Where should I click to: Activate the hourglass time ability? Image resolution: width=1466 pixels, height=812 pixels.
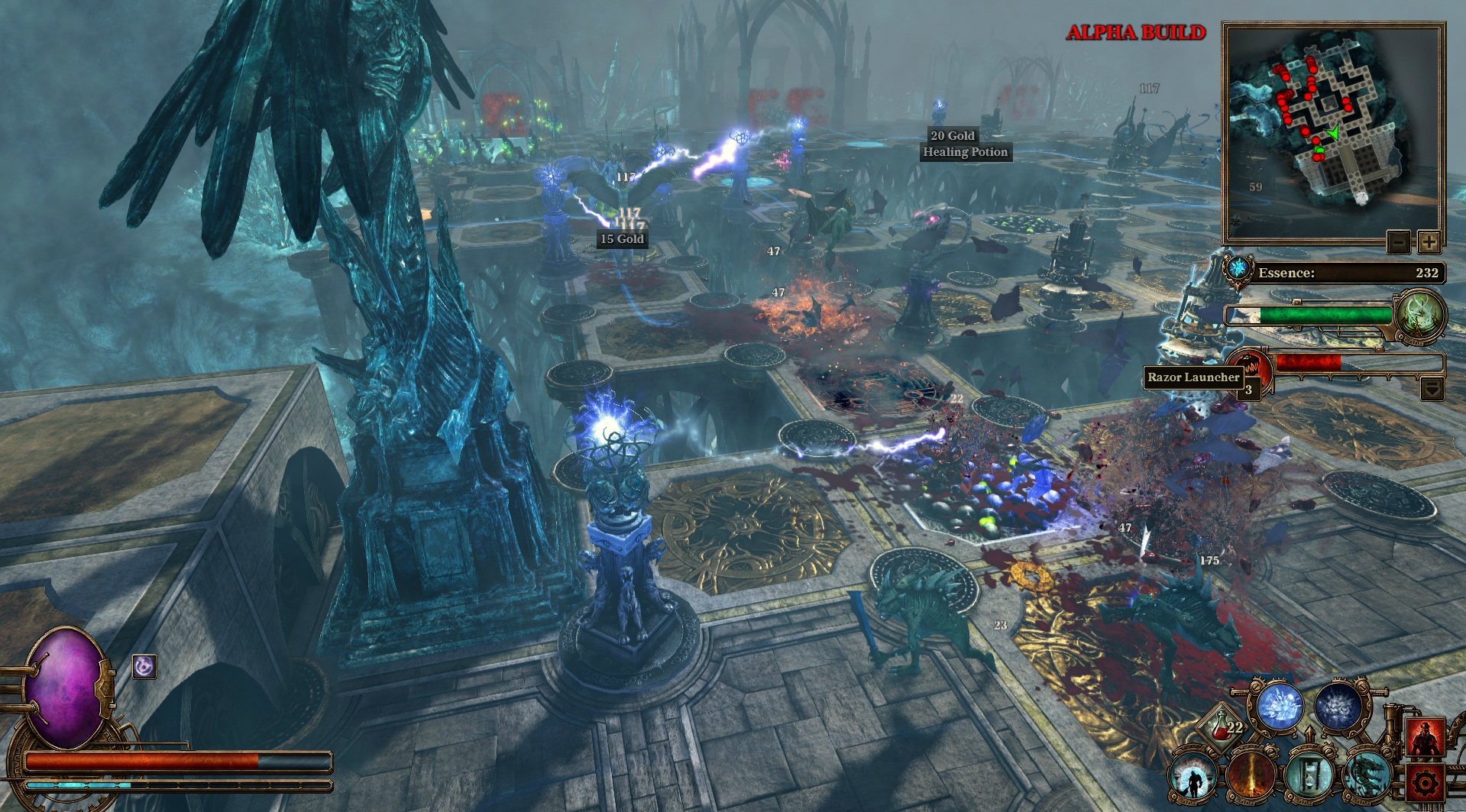tap(1310, 775)
